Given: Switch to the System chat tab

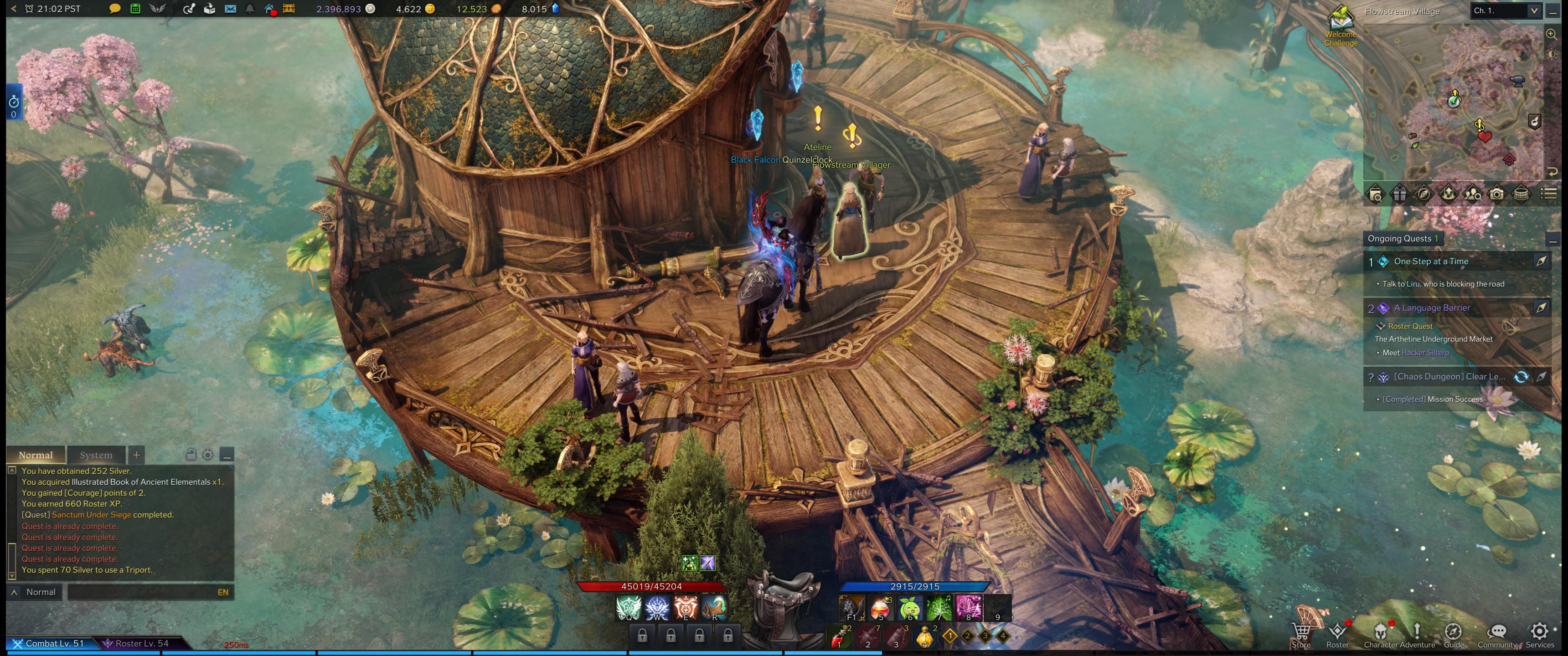Looking at the screenshot, I should [x=96, y=455].
